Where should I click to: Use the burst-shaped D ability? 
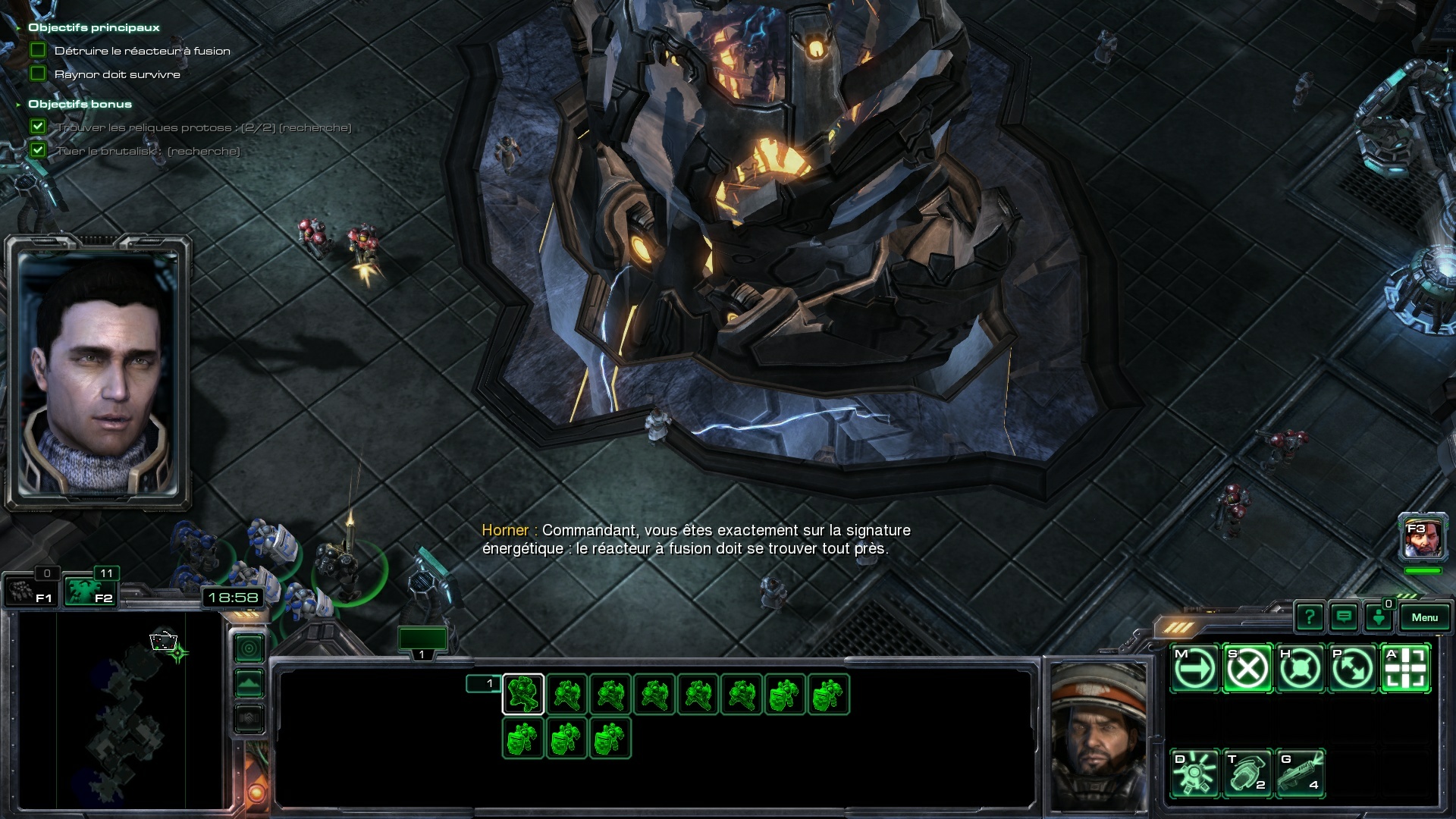(1195, 773)
